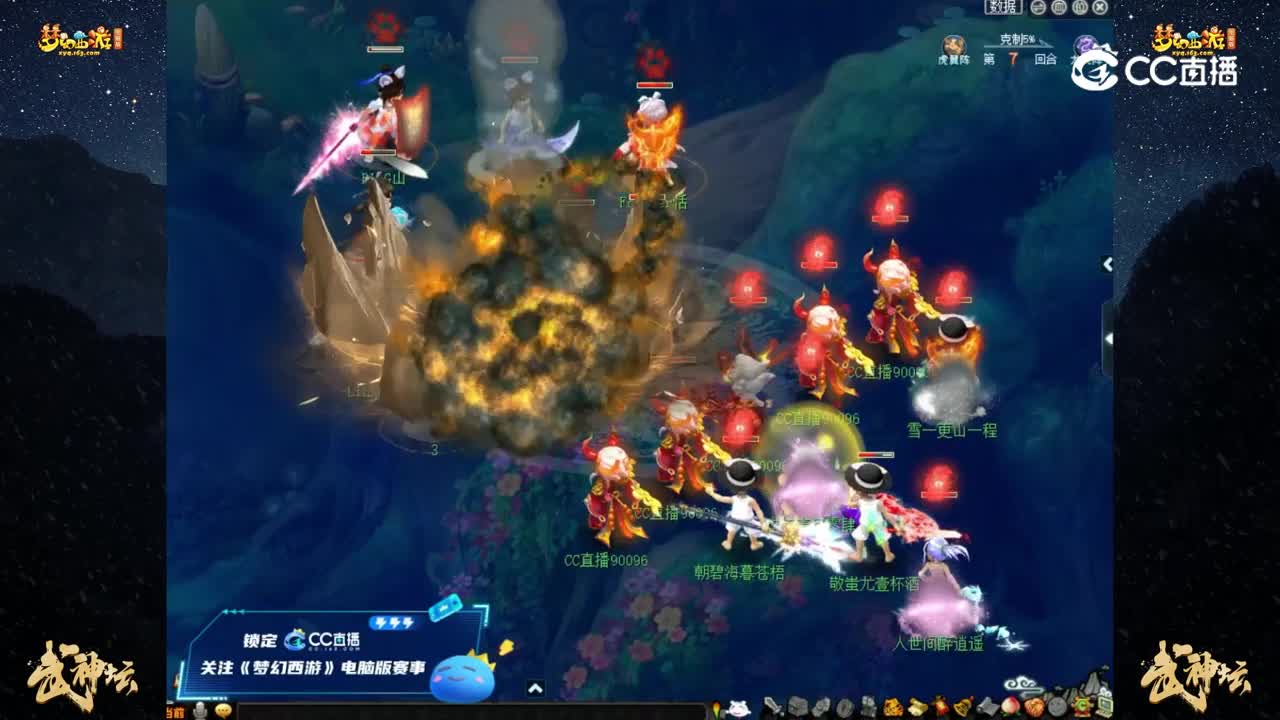Toggle the circled minus icon next to 数据
Screen dimensions: 1280x720
click(1037, 8)
